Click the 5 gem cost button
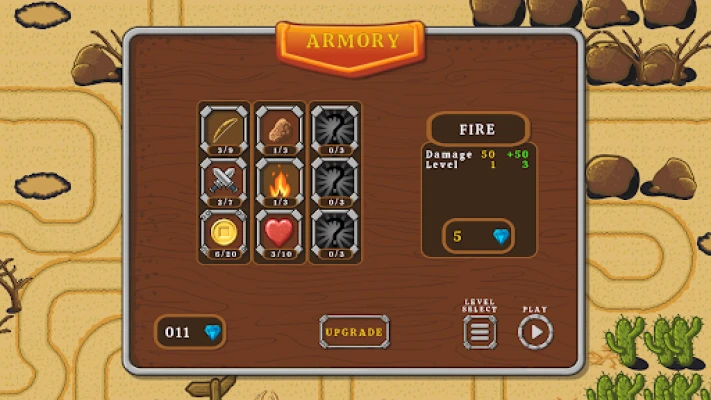 (x=478, y=236)
